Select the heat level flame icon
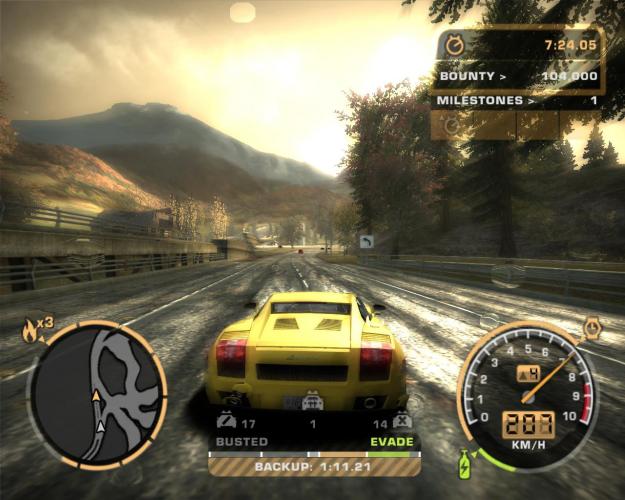 point(28,331)
